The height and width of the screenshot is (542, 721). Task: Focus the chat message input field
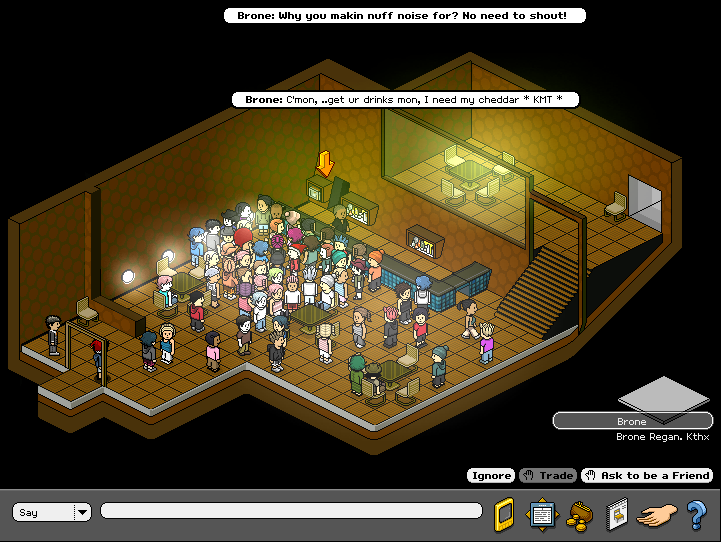coord(290,512)
